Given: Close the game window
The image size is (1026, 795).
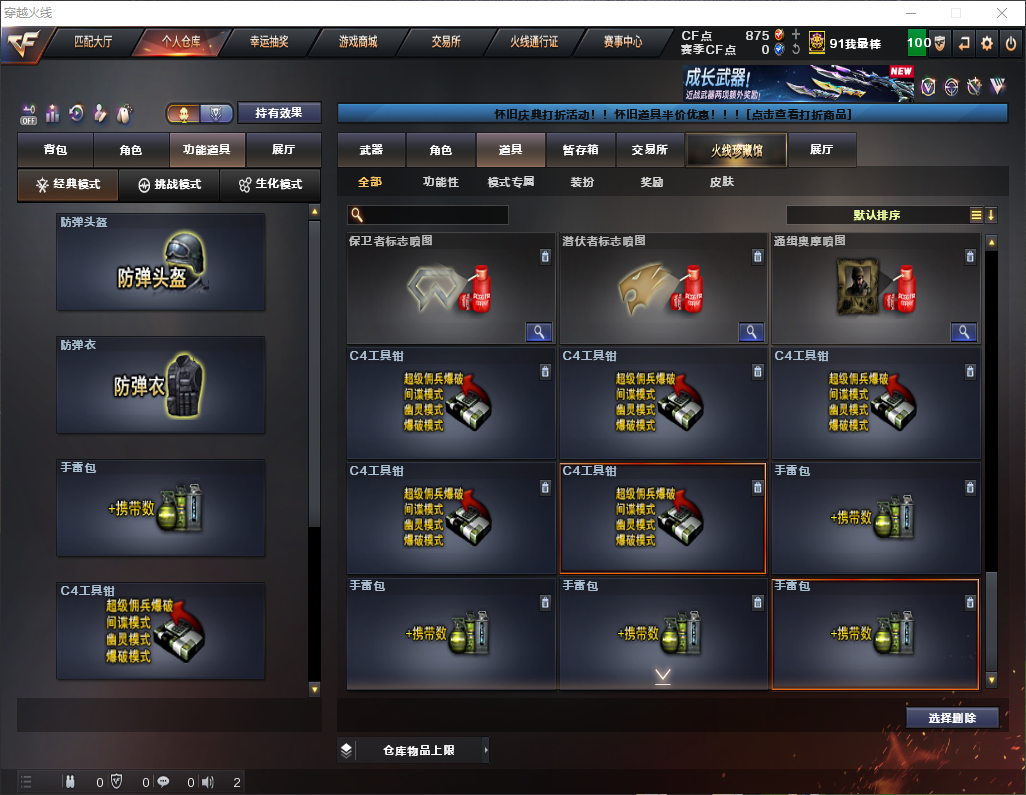Looking at the screenshot, I should click(x=1001, y=13).
